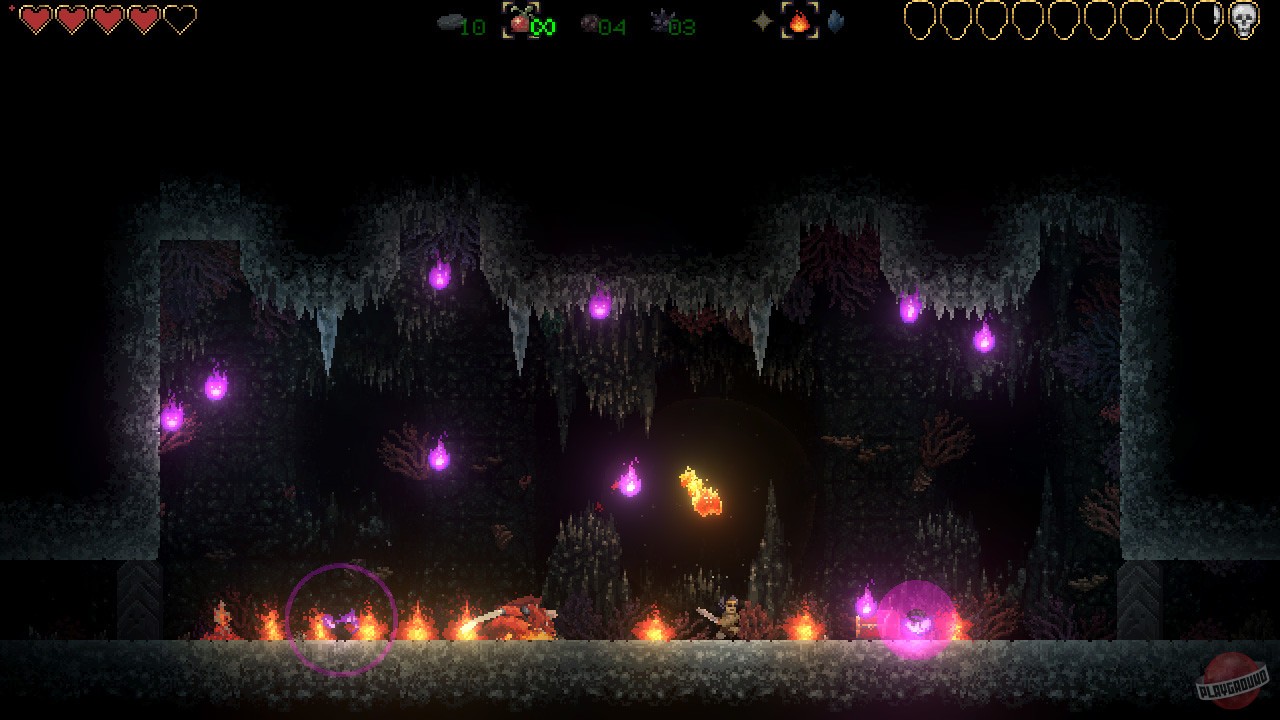
Task: Click the red boss creature on the ground
Action: click(x=519, y=610)
